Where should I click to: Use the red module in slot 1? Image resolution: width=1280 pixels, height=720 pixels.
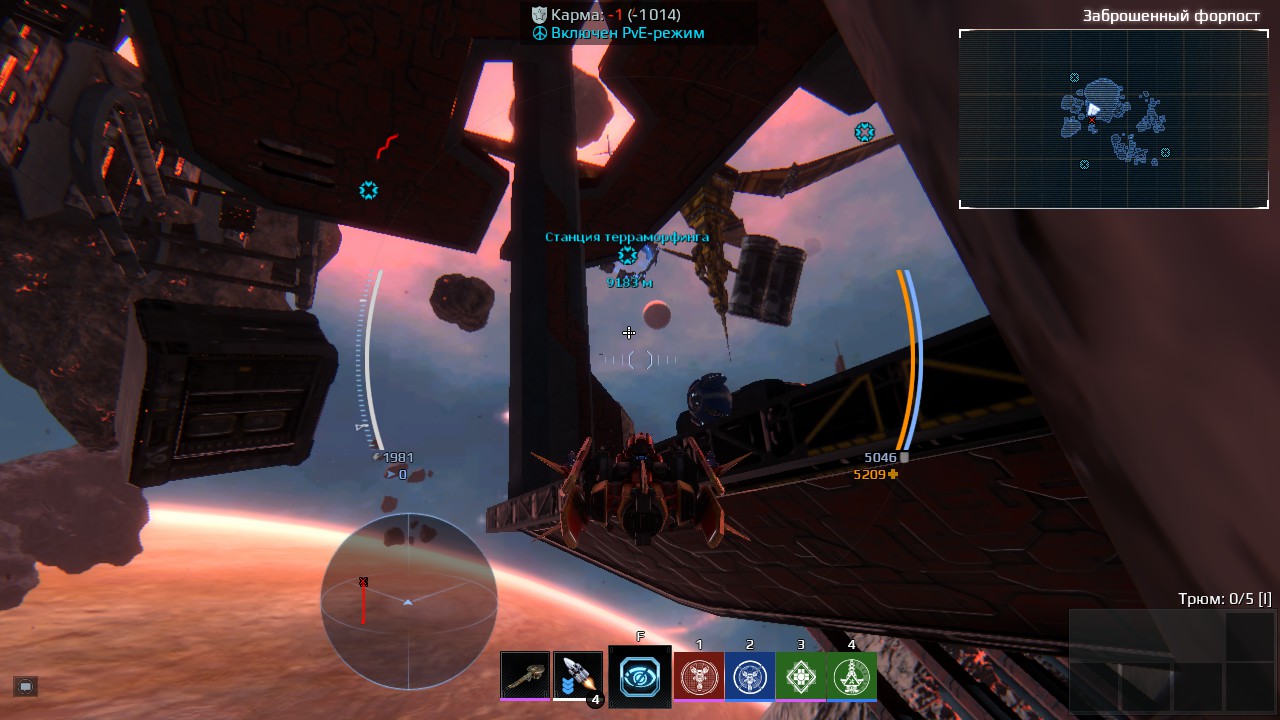coord(698,676)
